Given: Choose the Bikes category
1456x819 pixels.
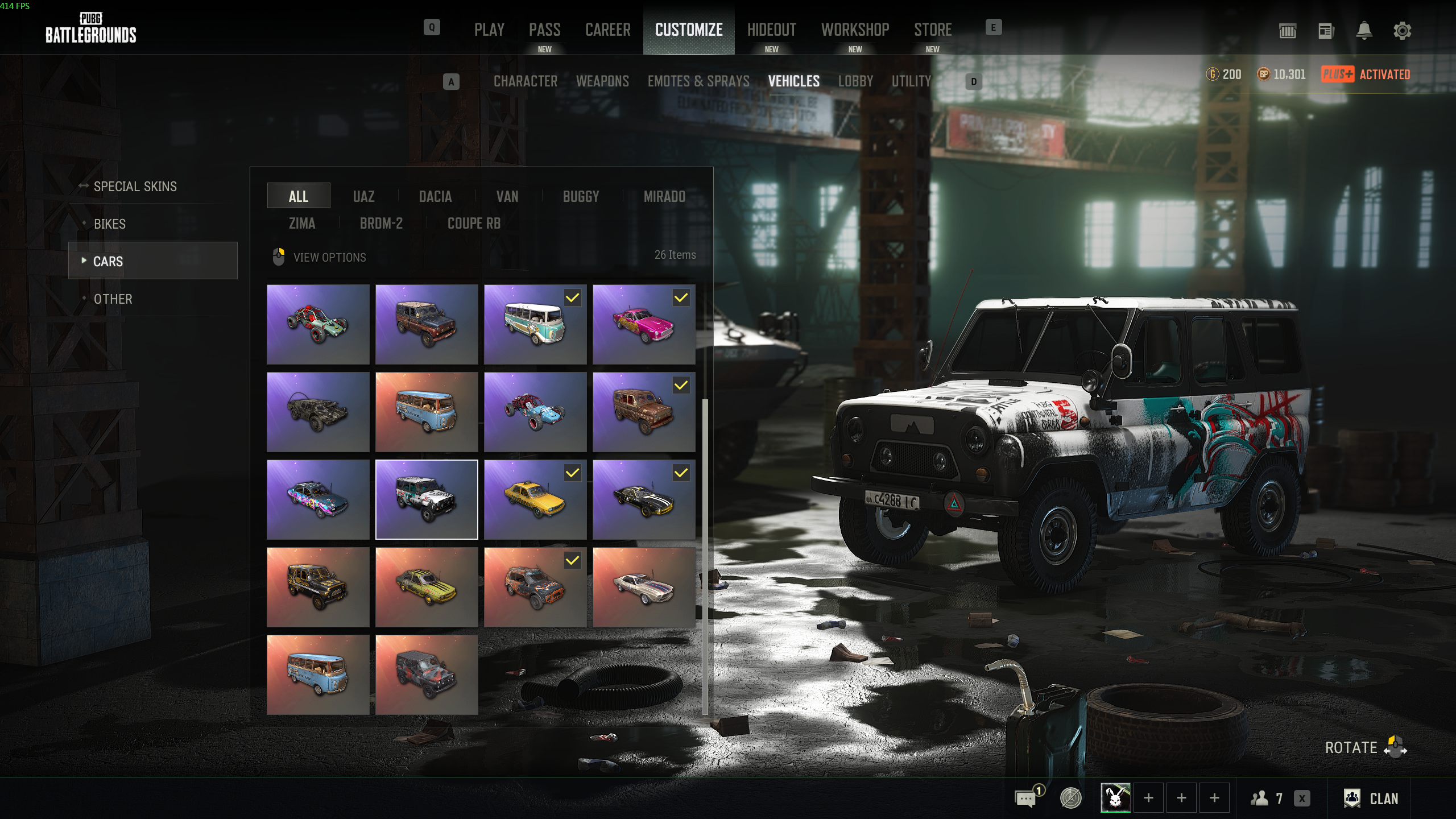Looking at the screenshot, I should [x=110, y=224].
